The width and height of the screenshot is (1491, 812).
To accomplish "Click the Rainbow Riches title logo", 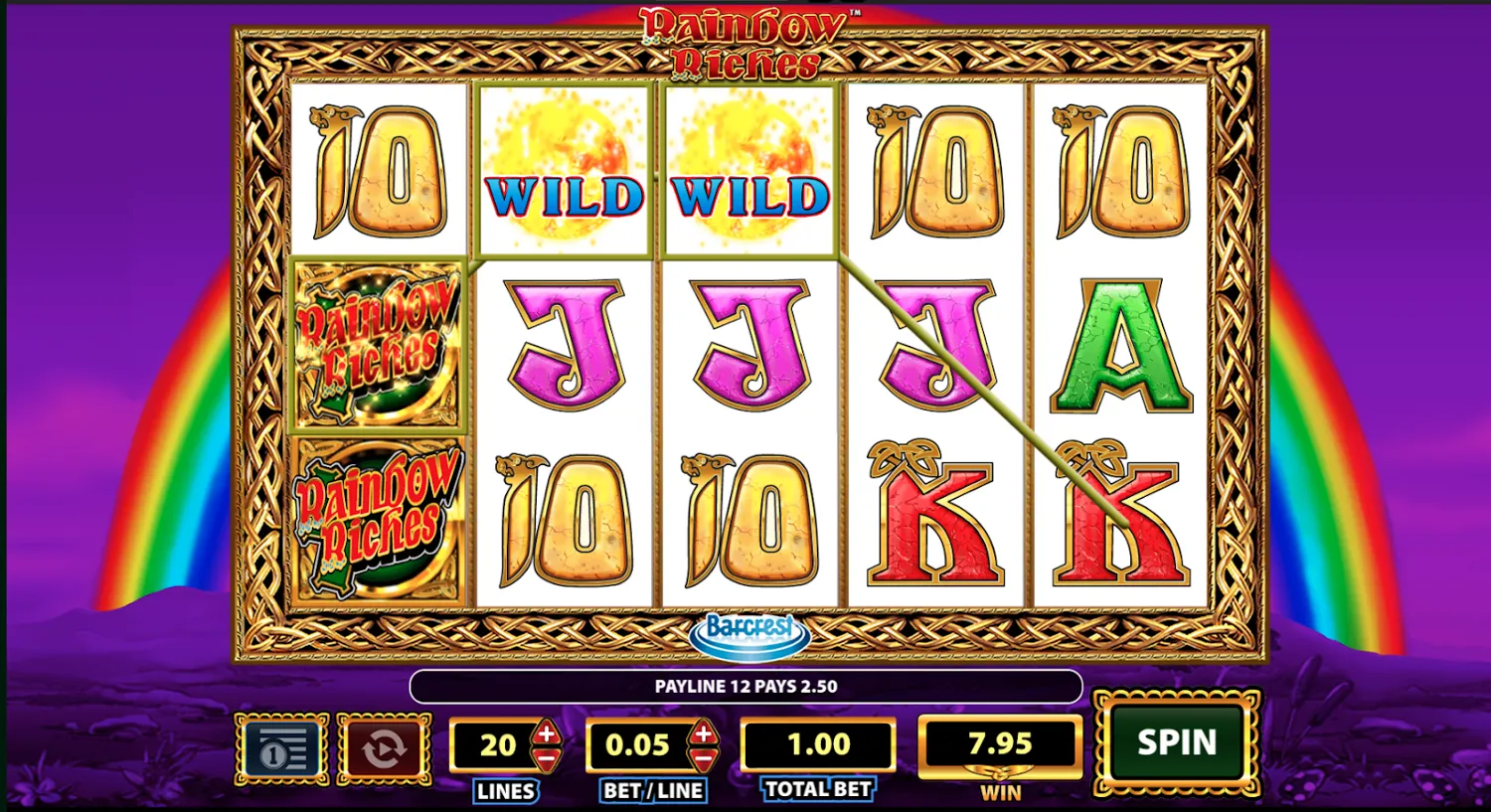I will [744, 42].
